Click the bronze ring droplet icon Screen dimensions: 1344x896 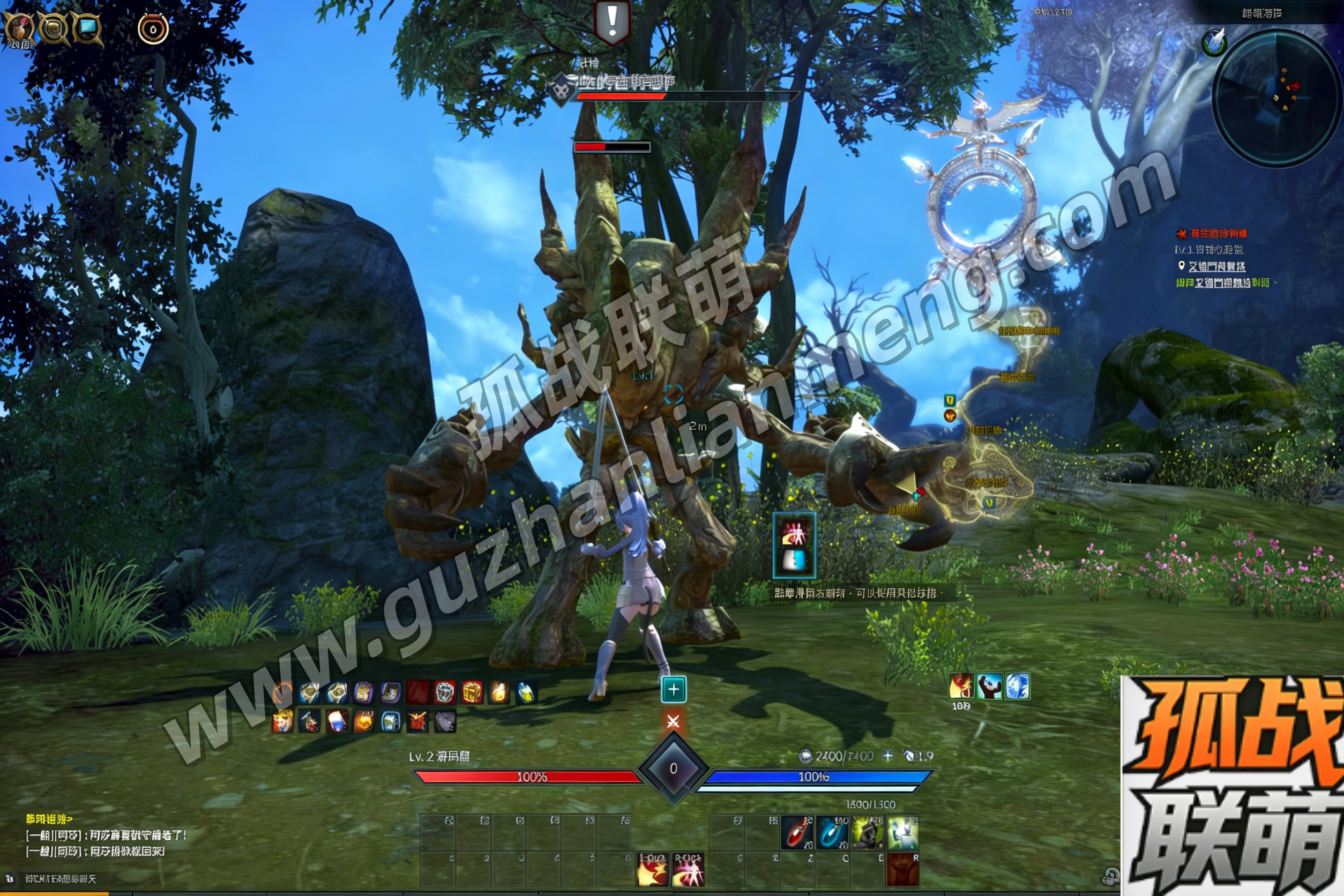pyautogui.click(x=153, y=27)
